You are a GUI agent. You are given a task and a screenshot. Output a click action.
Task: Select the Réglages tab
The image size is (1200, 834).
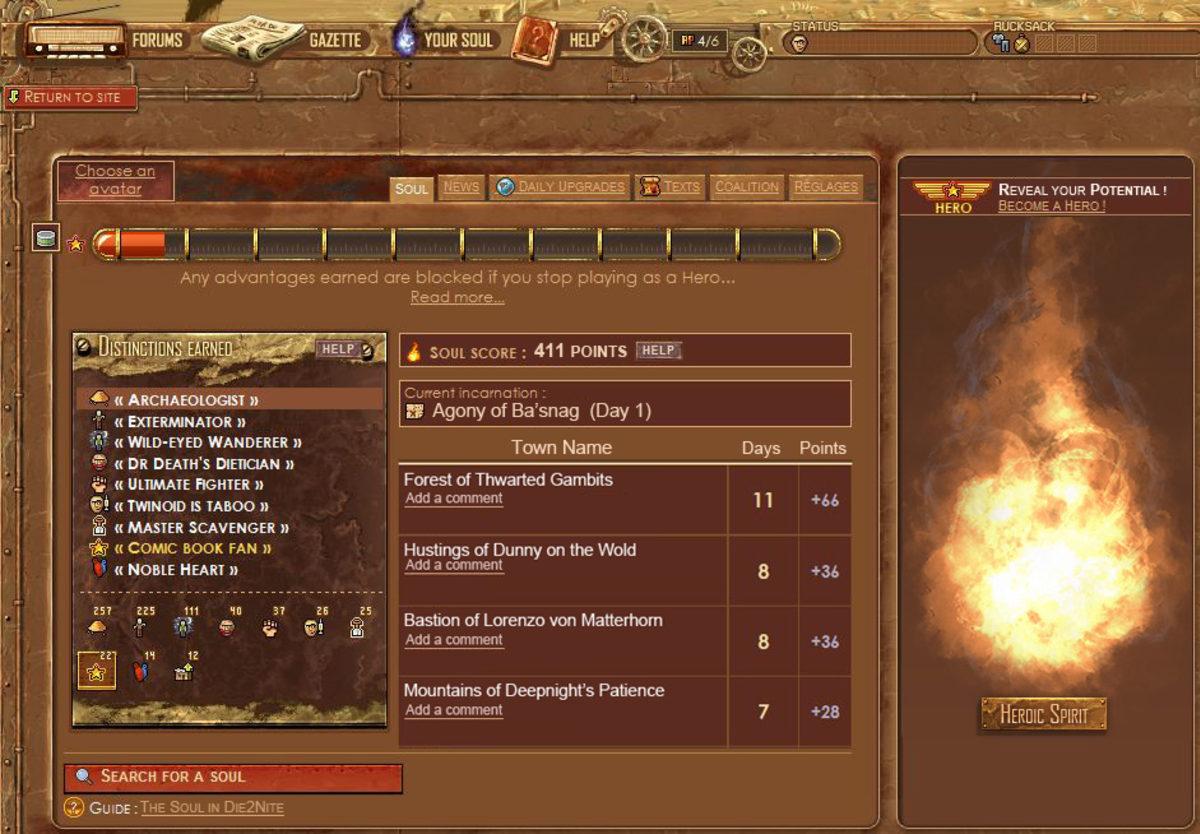point(825,187)
